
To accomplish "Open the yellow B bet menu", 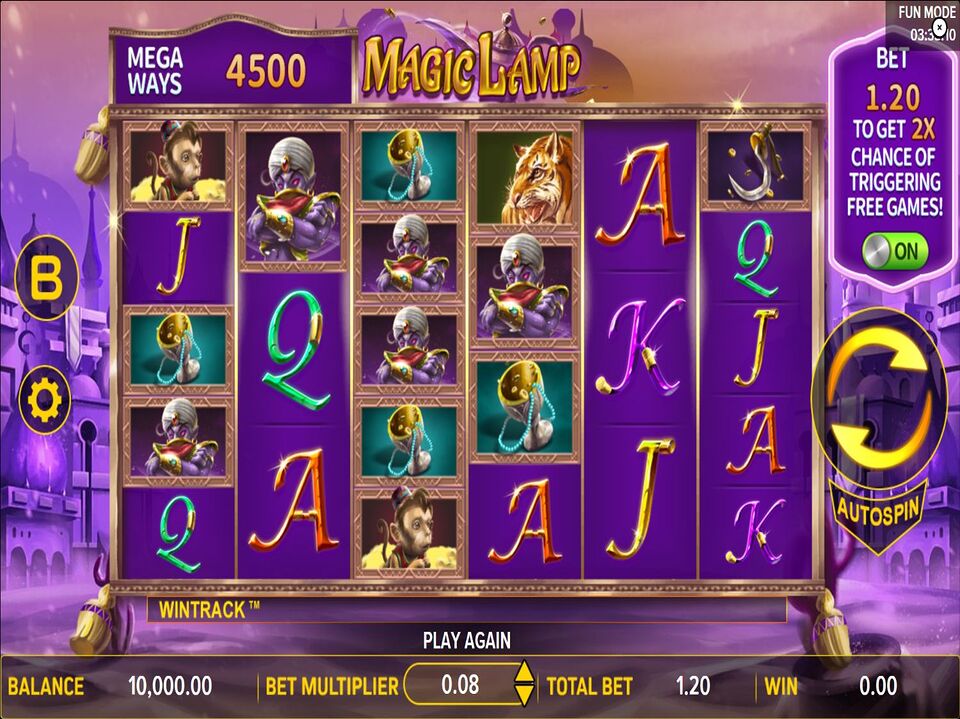I will 47,279.
